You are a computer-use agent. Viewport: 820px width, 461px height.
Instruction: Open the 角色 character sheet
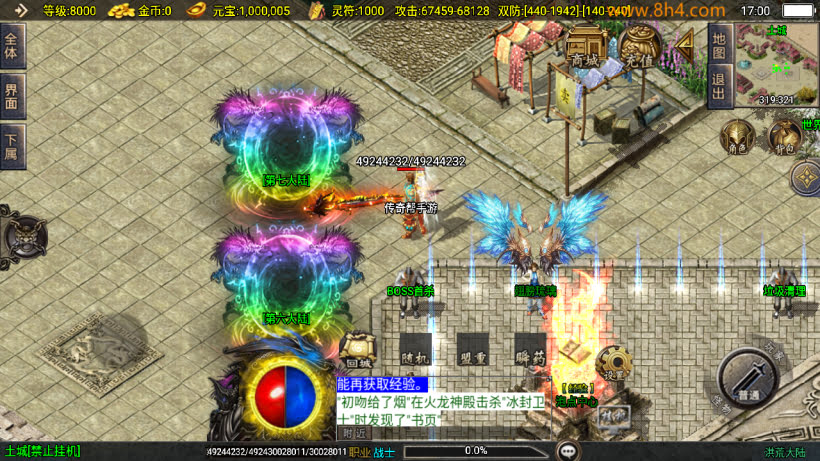pos(739,138)
